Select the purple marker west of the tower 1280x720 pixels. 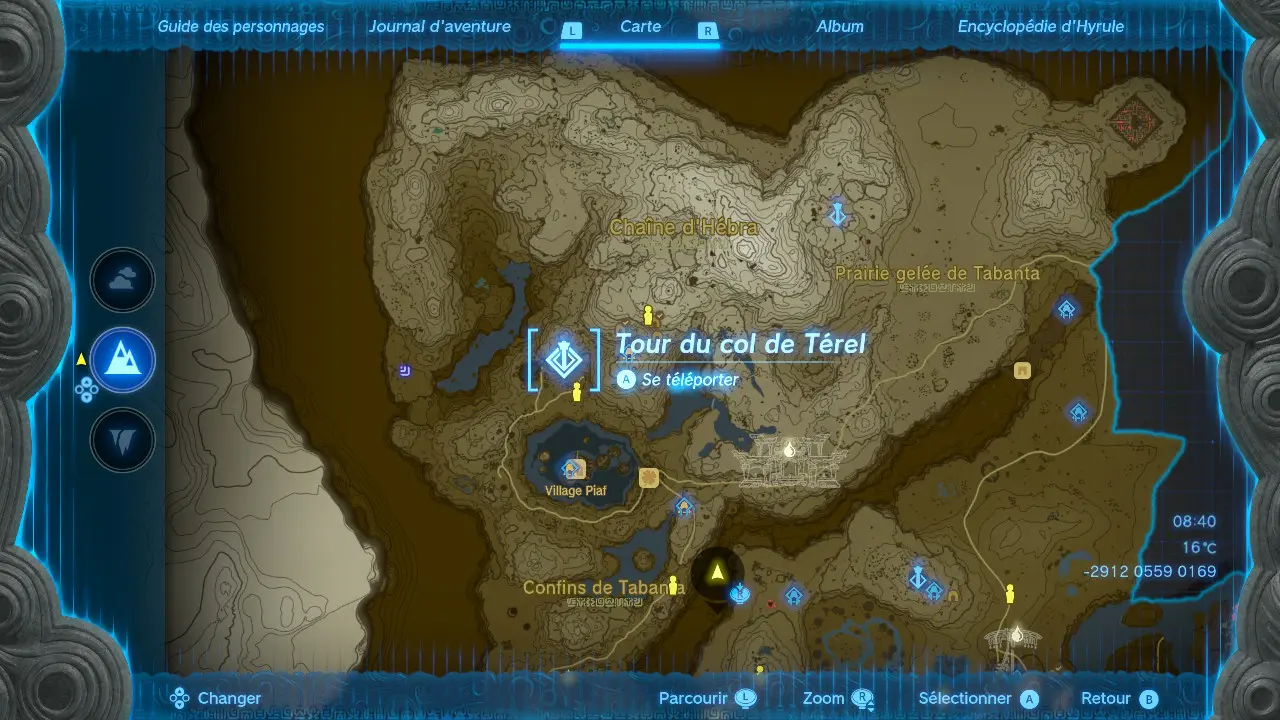pos(405,372)
